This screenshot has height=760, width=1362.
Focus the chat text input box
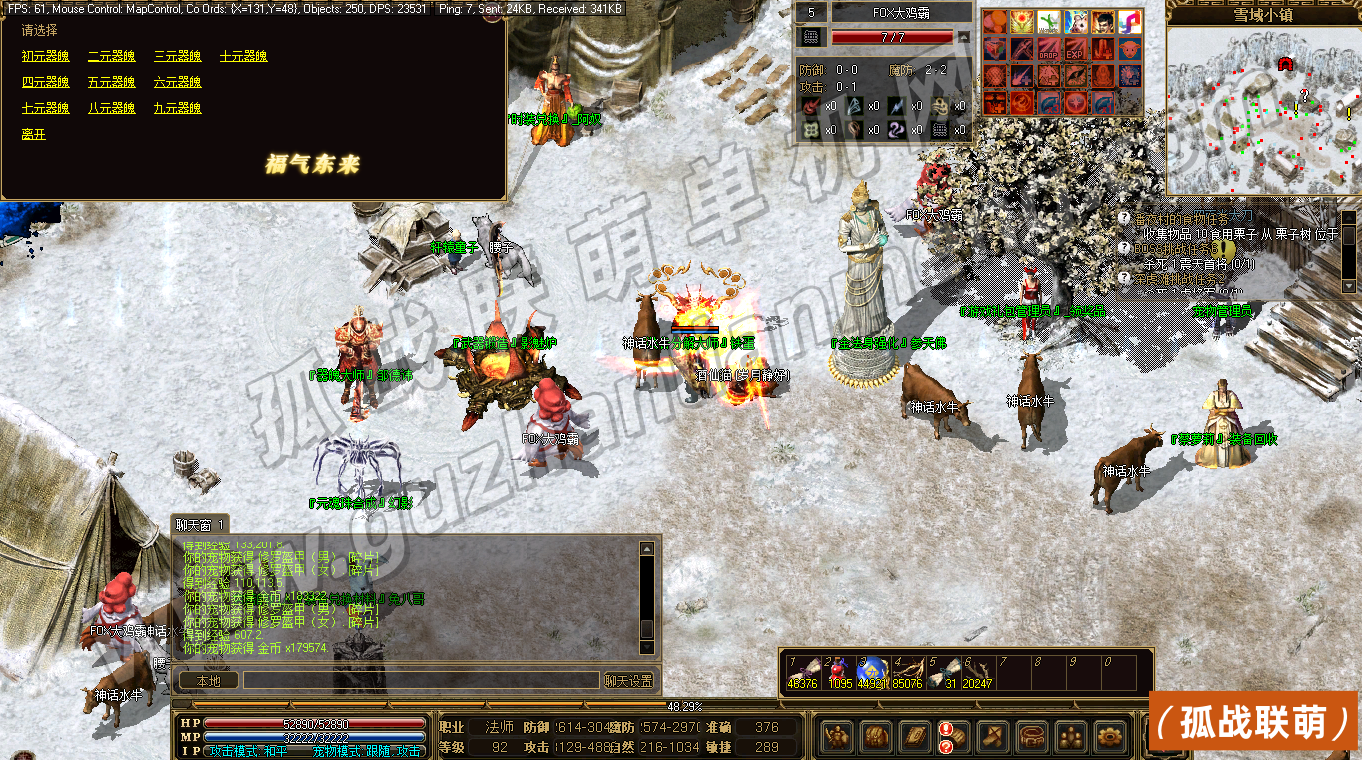point(420,681)
